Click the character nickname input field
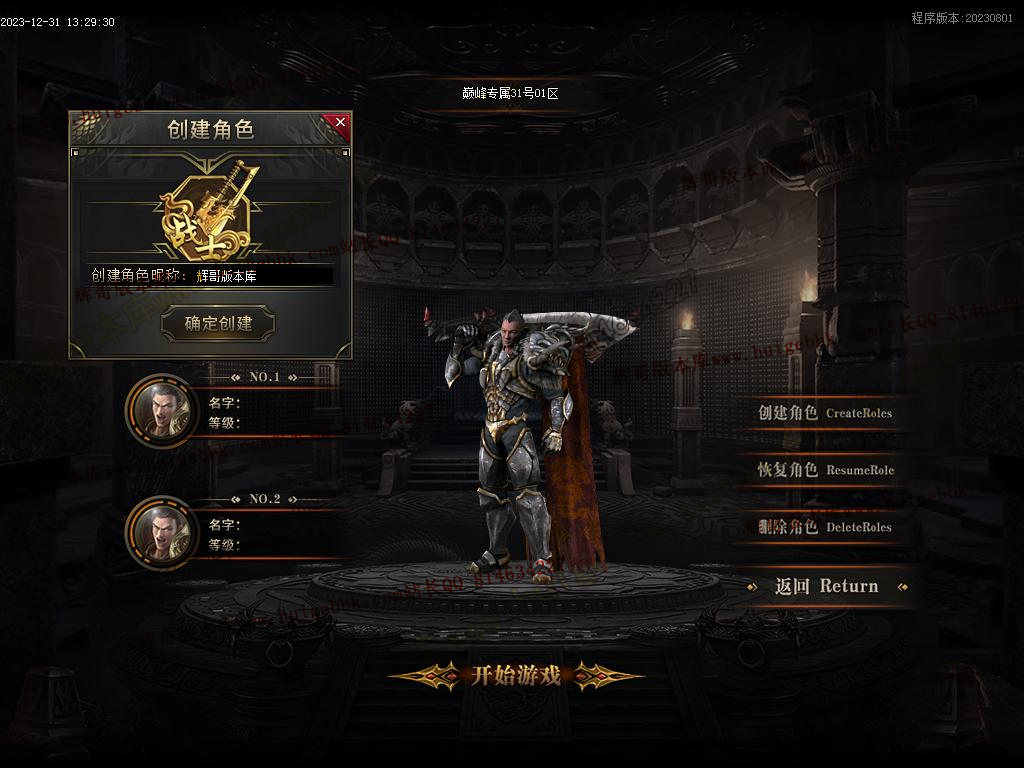 [263, 276]
